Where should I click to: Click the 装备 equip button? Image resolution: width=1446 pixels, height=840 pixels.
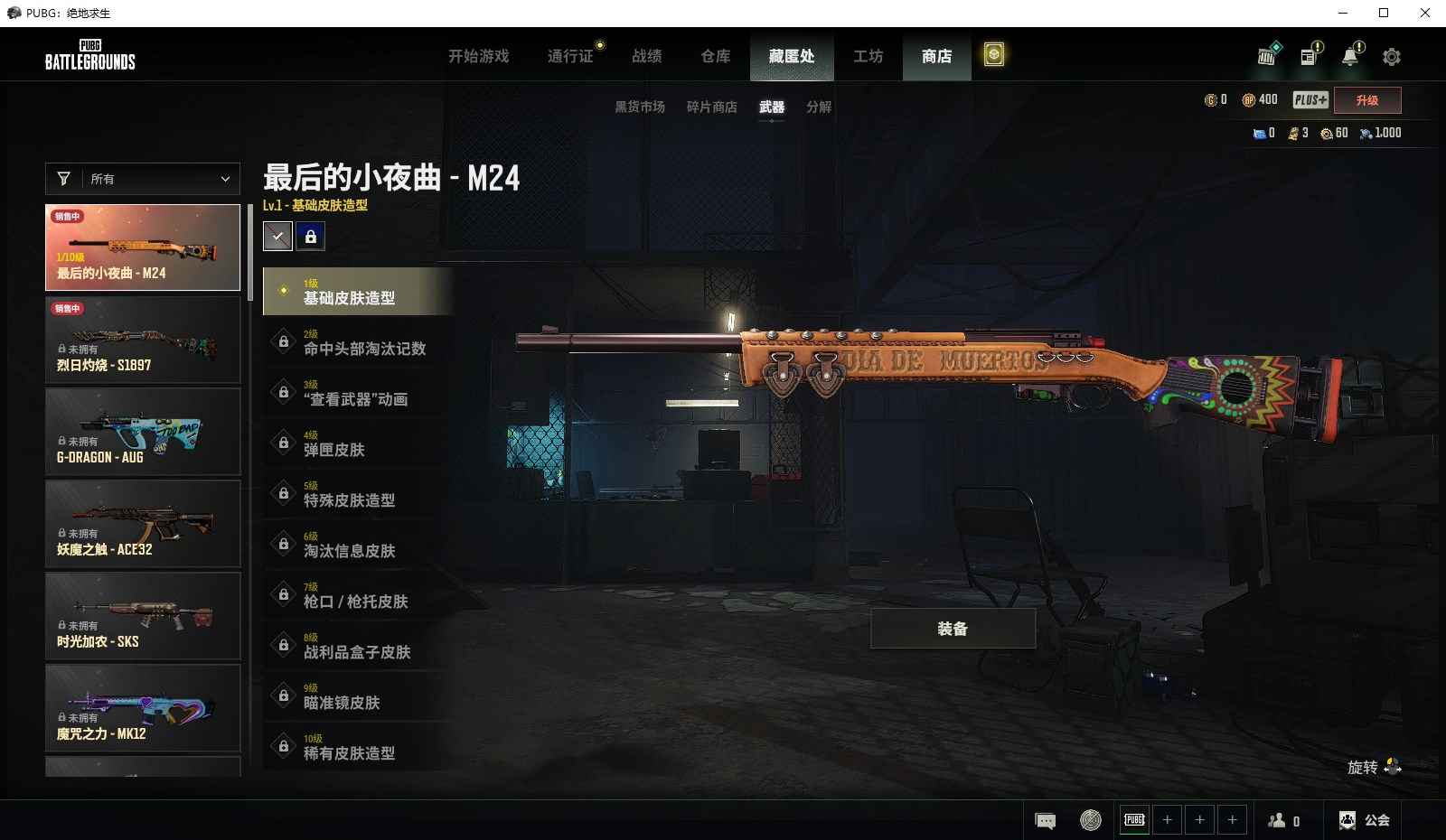click(x=953, y=629)
